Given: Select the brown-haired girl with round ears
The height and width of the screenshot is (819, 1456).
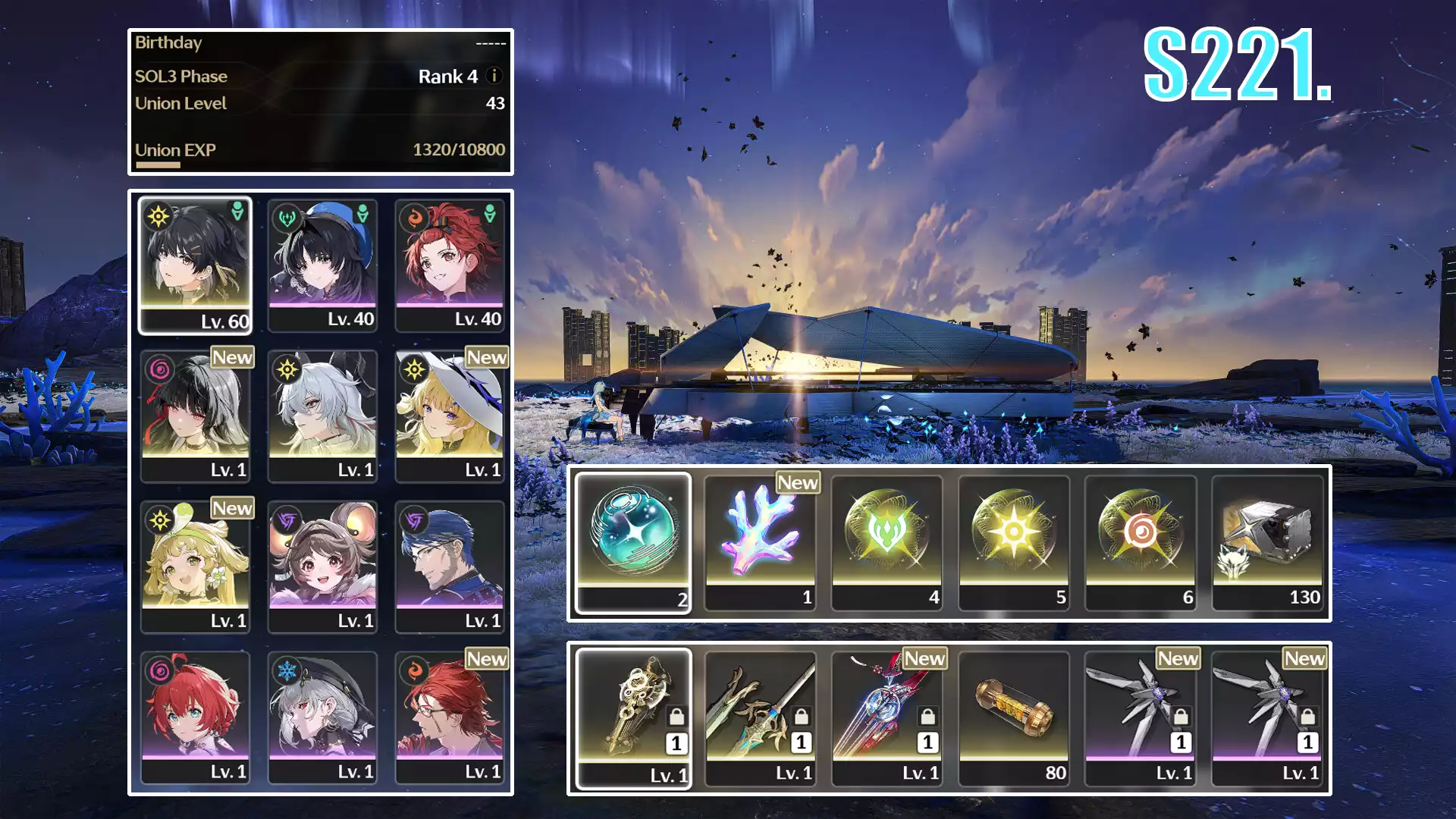Looking at the screenshot, I should click(323, 566).
